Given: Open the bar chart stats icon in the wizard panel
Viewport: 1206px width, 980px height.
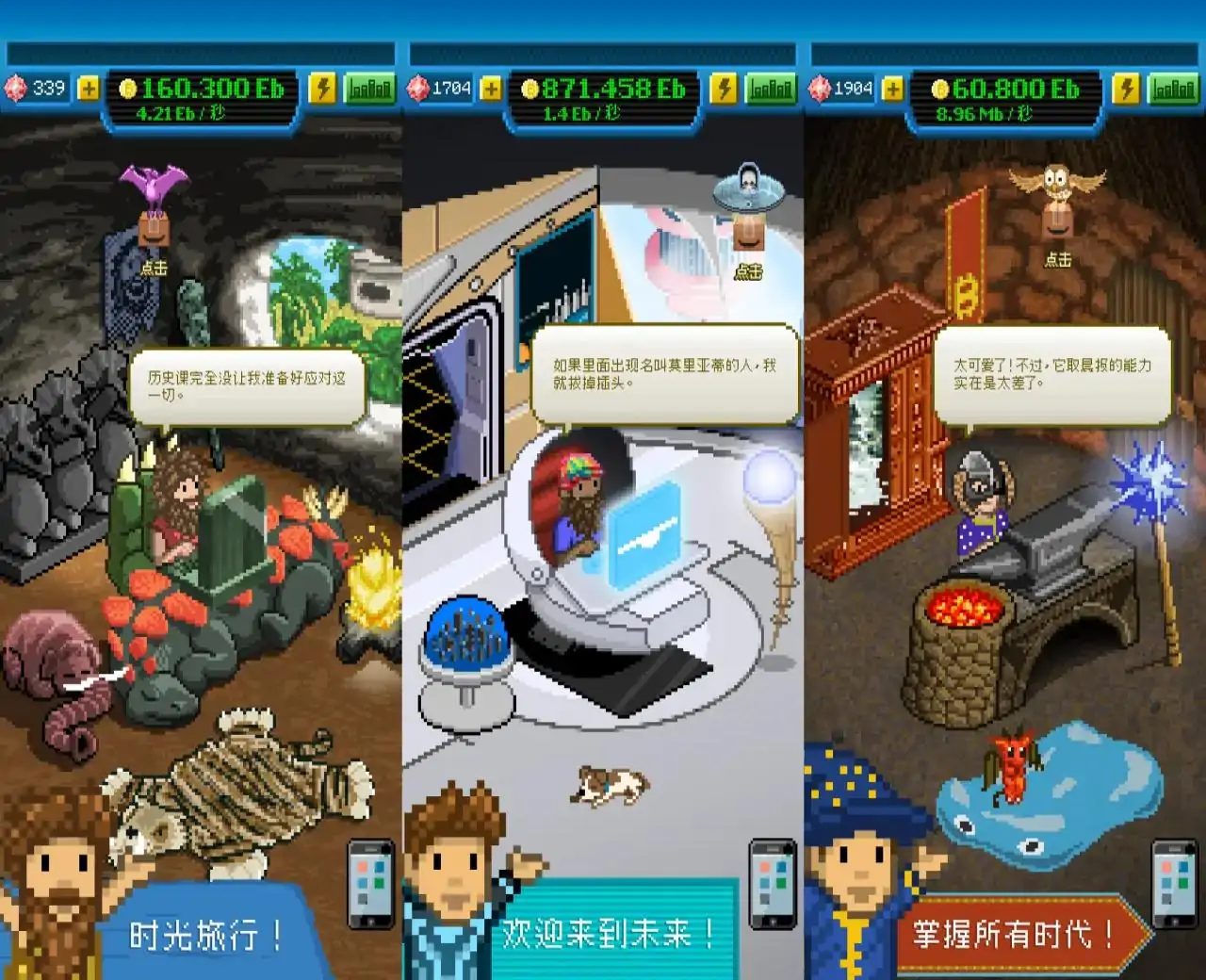Looking at the screenshot, I should pyautogui.click(x=1172, y=89).
